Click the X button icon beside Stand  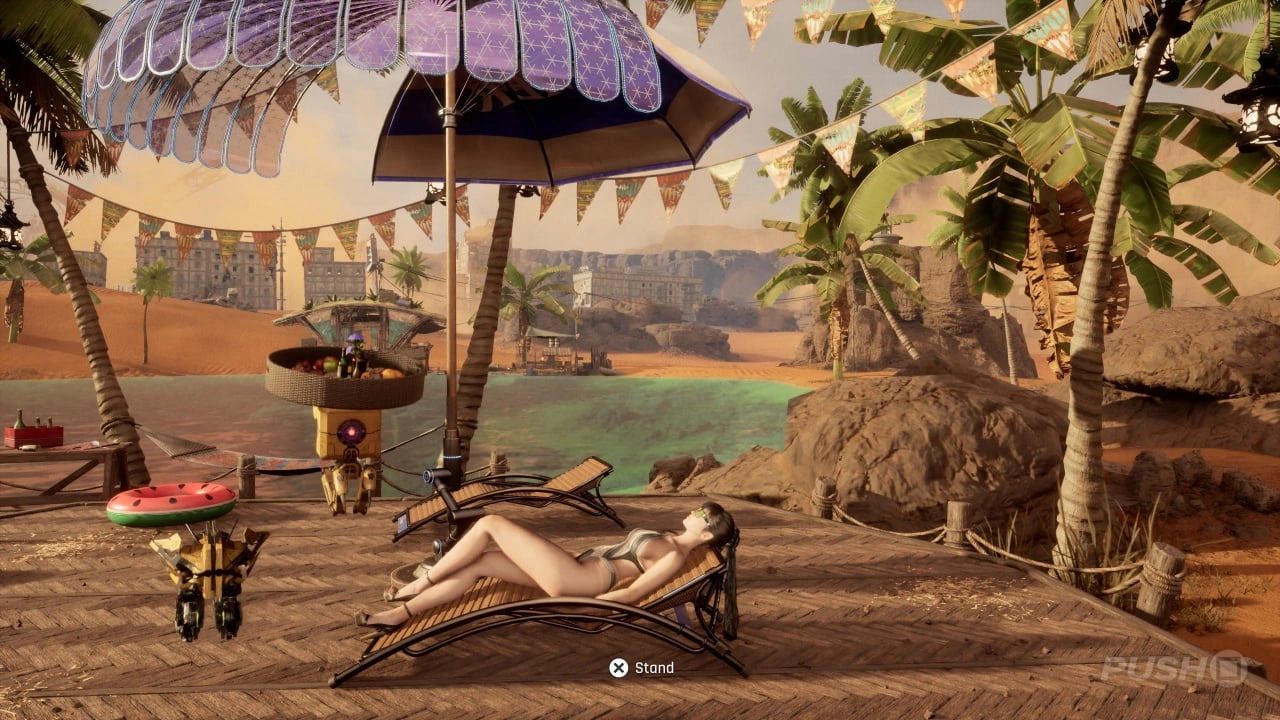tap(620, 667)
